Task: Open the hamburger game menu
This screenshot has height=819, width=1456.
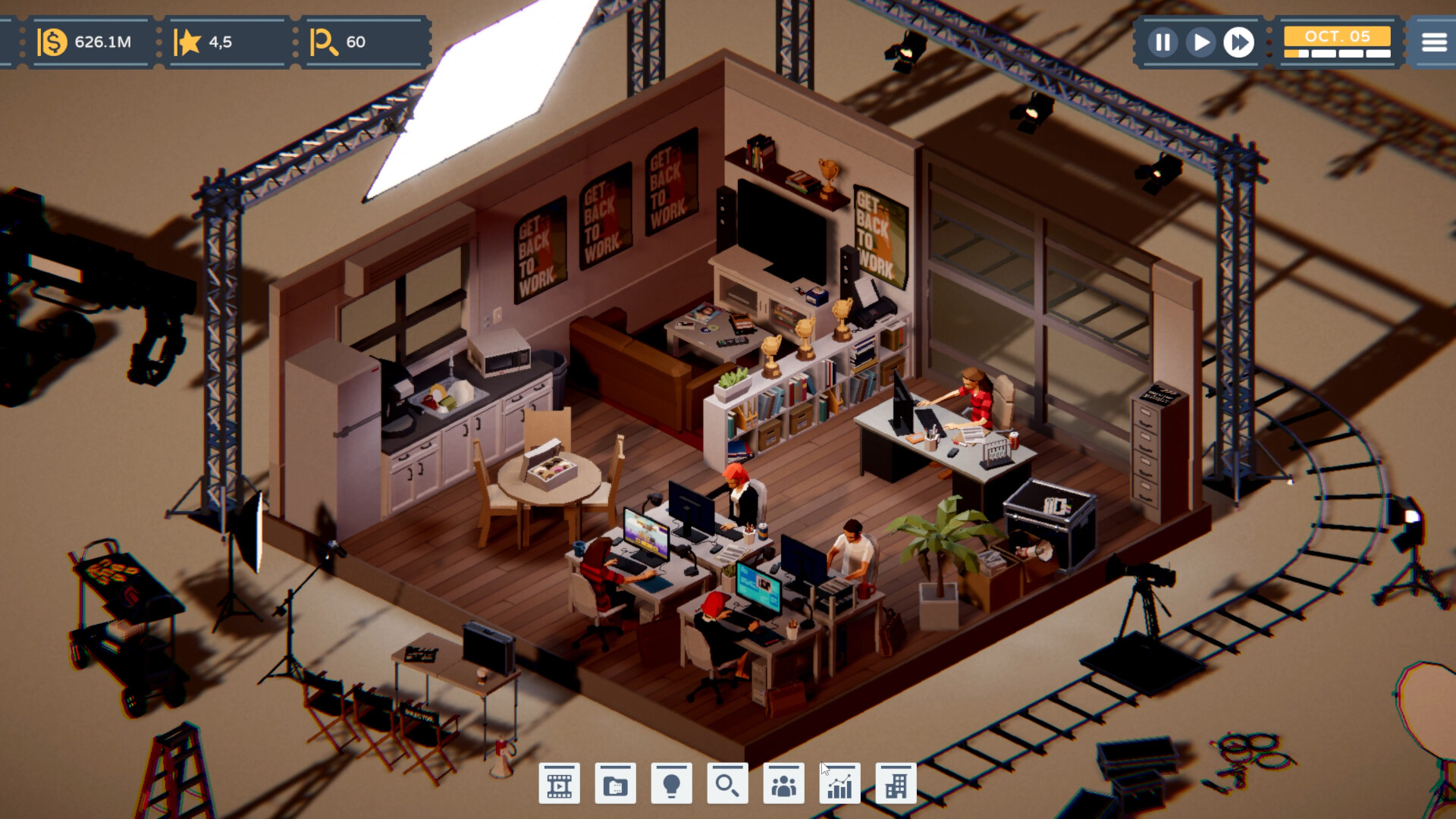Action: [x=1432, y=42]
